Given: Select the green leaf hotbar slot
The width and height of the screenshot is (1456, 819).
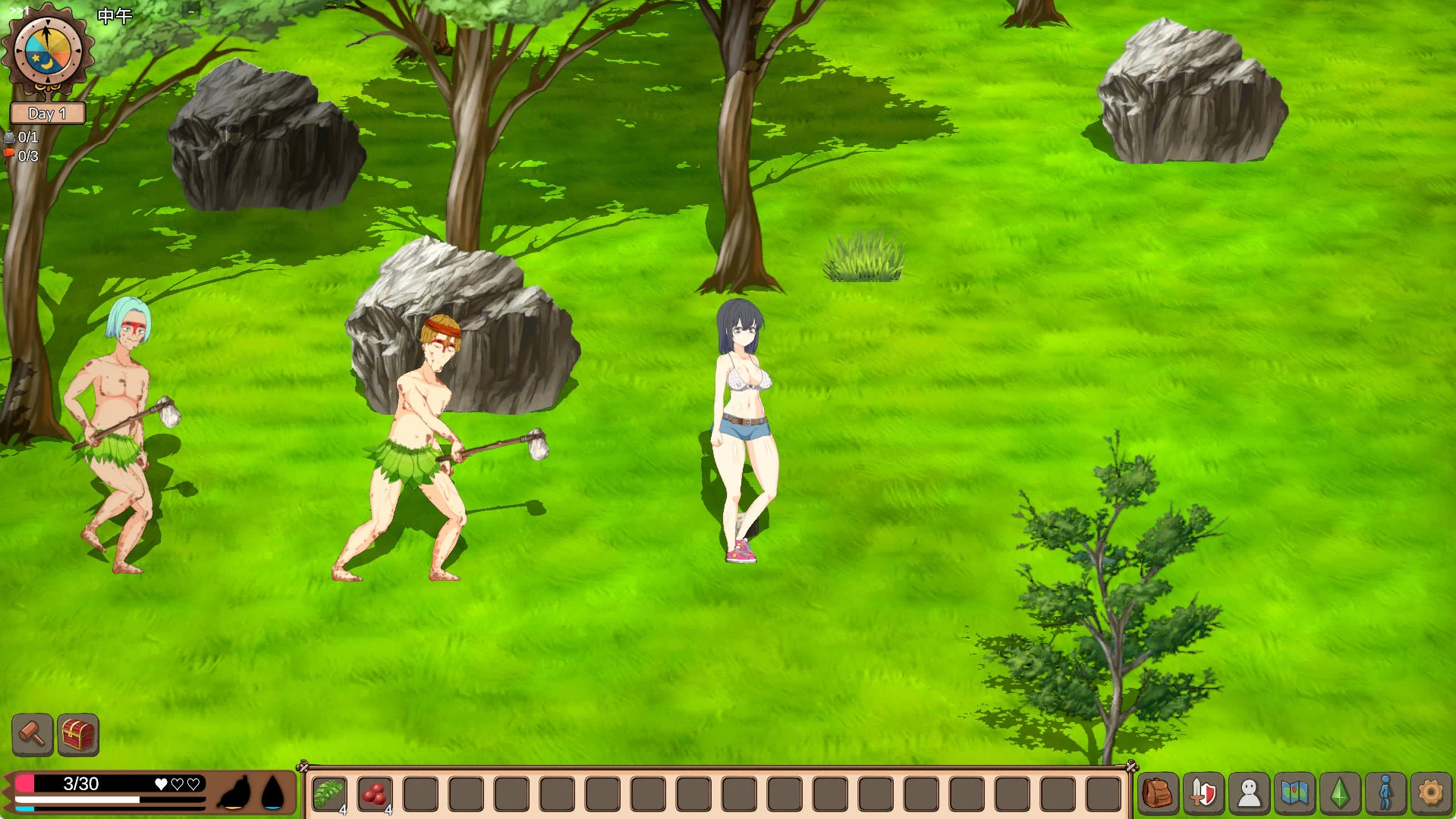Looking at the screenshot, I should 329,794.
